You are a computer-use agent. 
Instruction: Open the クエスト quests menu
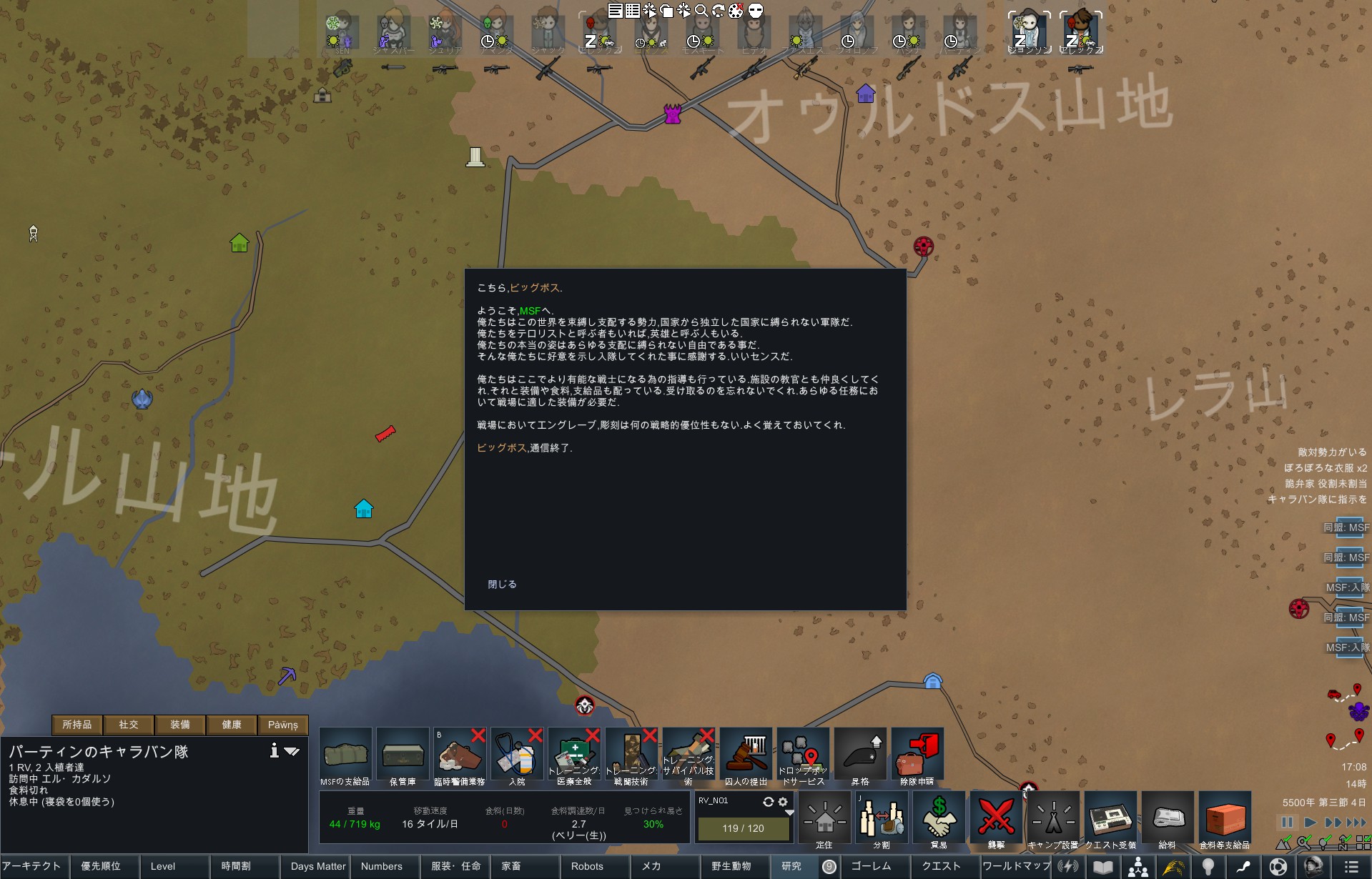tap(941, 866)
